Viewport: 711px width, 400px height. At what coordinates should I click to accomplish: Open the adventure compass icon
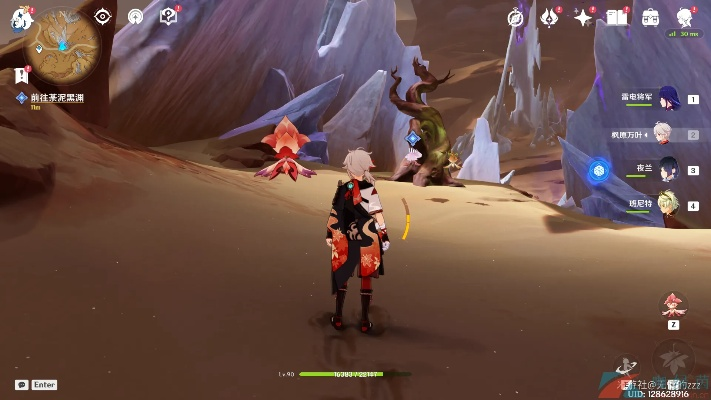[x=516, y=17]
